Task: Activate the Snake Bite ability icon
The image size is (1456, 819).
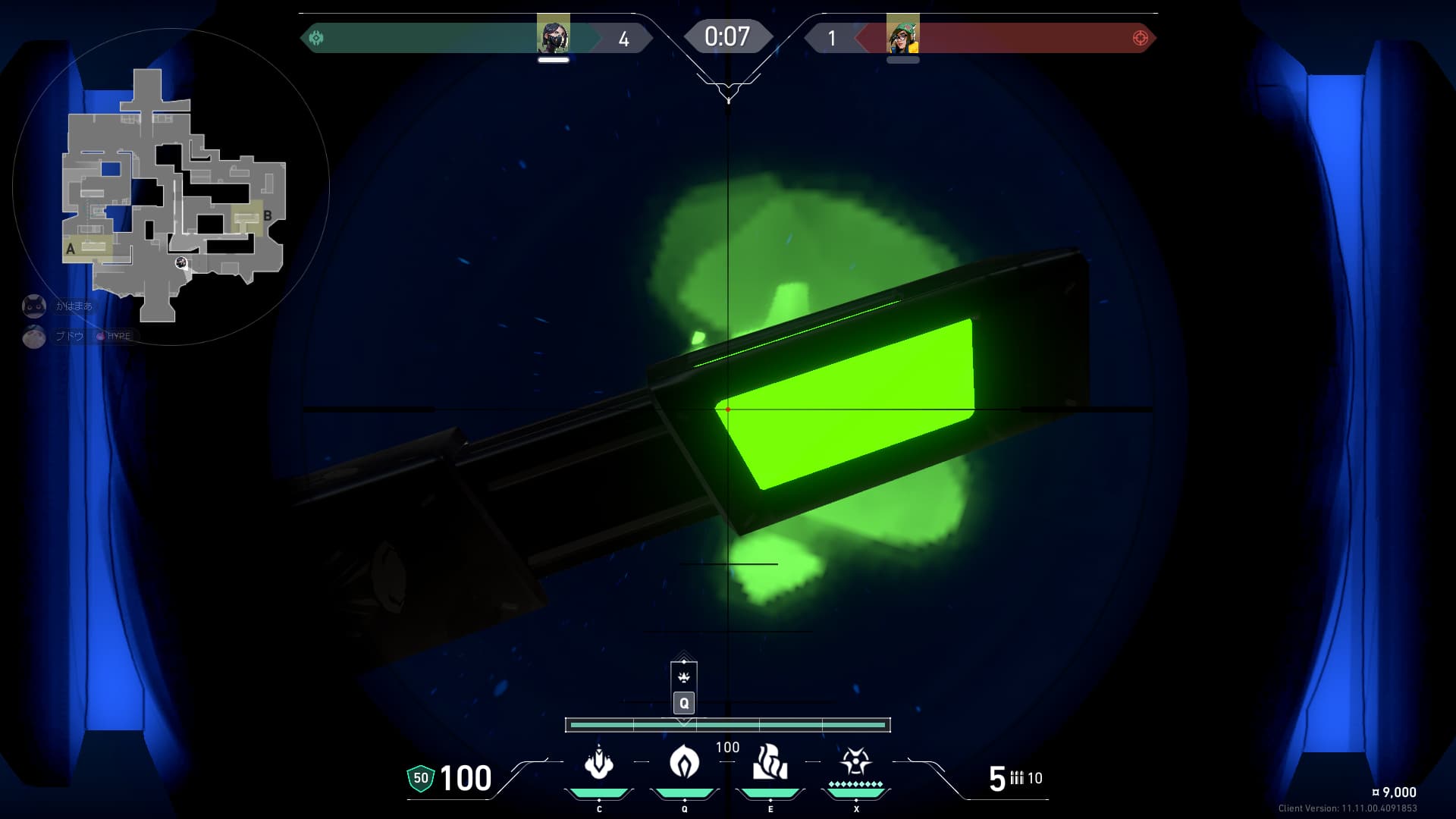Action: click(598, 763)
